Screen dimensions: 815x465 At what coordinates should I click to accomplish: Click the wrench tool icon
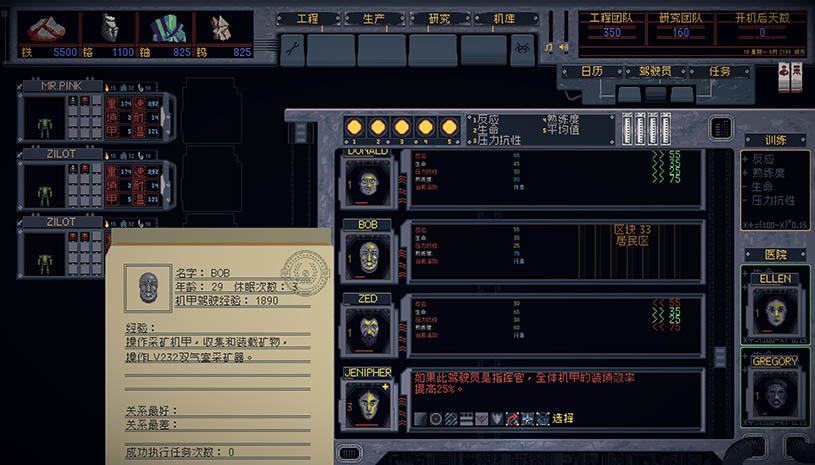pyautogui.click(x=291, y=47)
